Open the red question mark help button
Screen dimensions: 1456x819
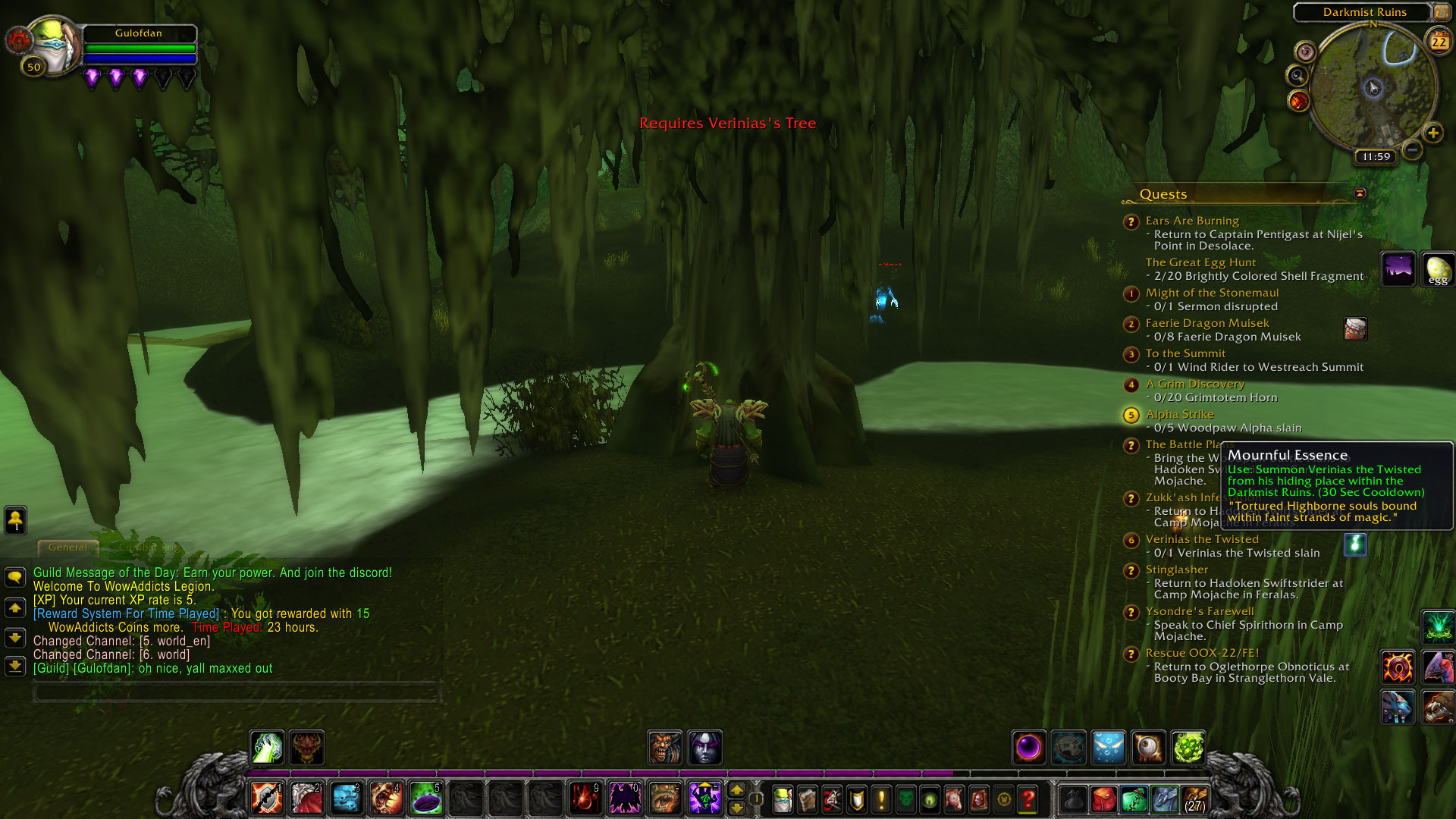(1028, 799)
